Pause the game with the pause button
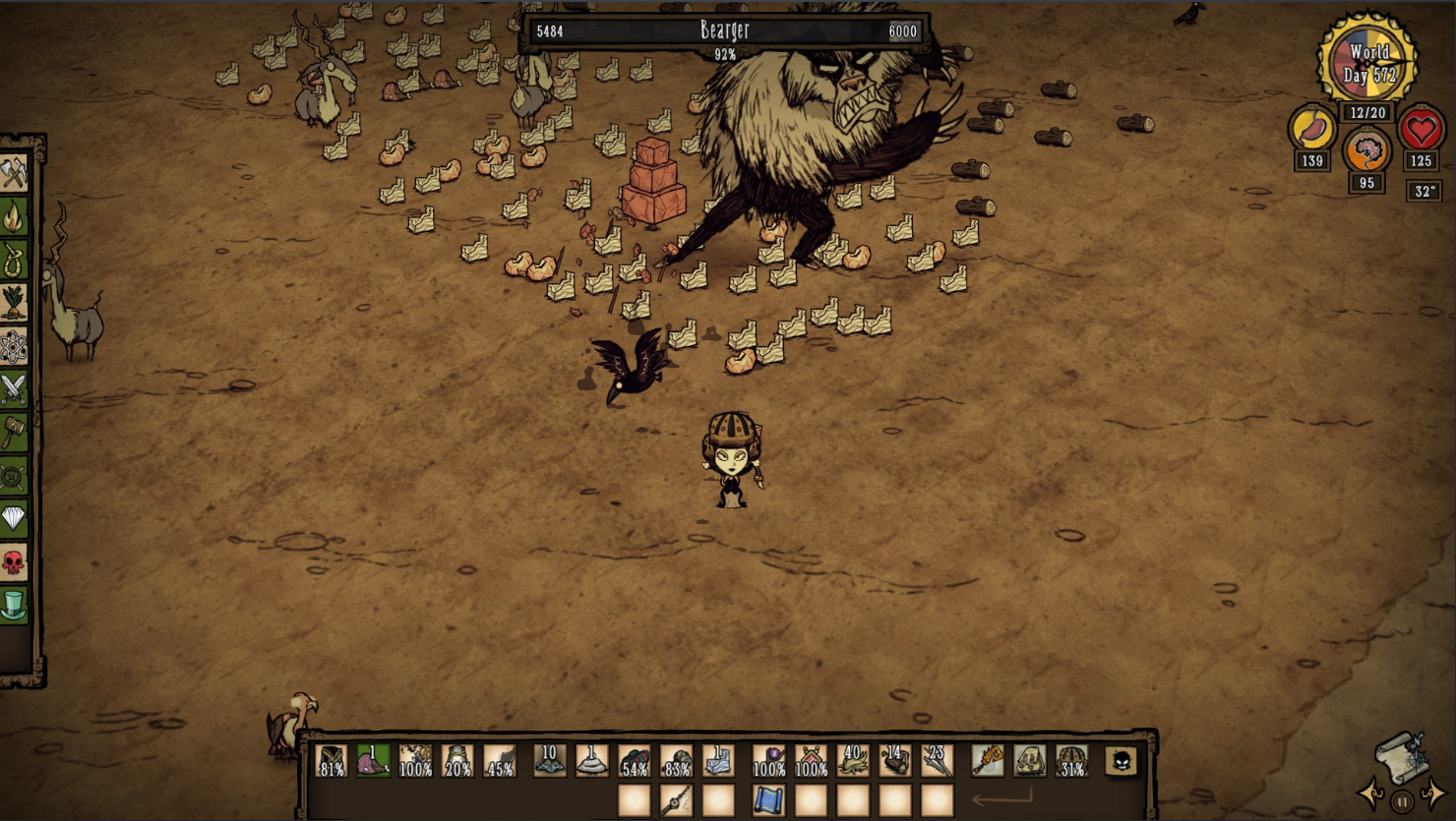 pyautogui.click(x=1402, y=801)
